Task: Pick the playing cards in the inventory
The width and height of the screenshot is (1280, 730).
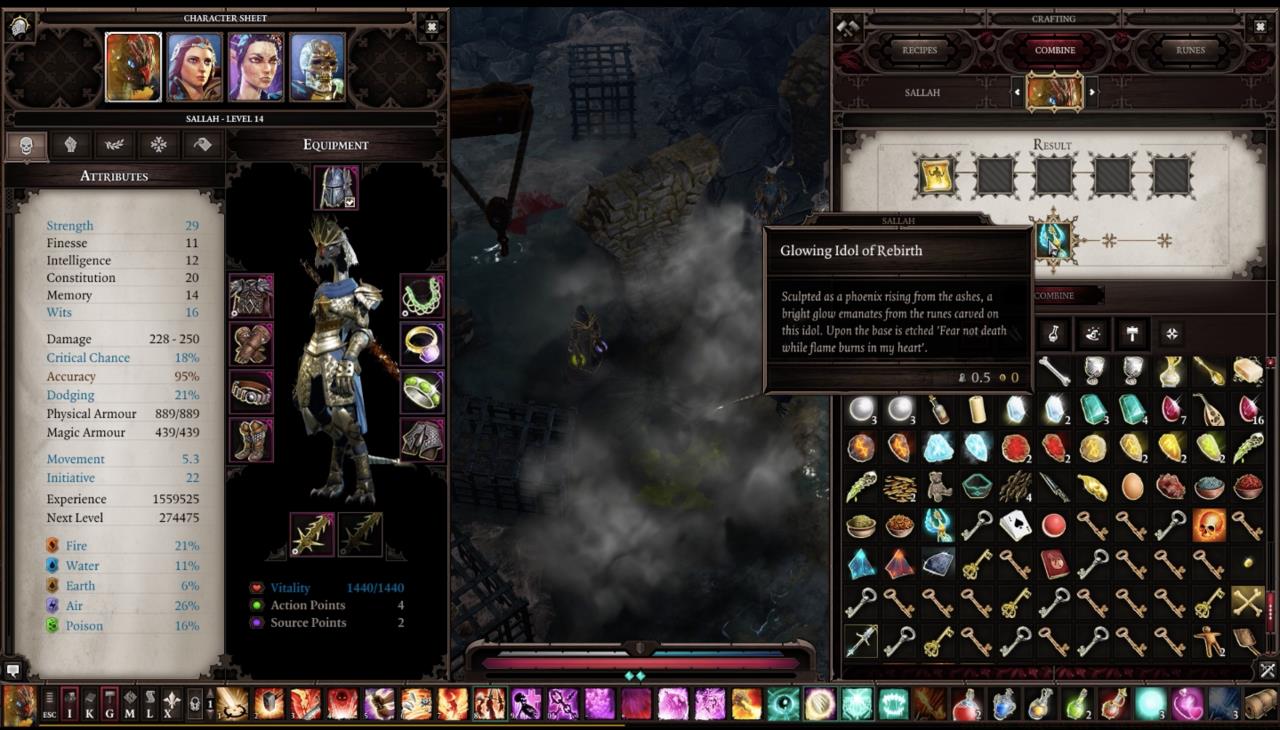Action: click(x=1016, y=524)
